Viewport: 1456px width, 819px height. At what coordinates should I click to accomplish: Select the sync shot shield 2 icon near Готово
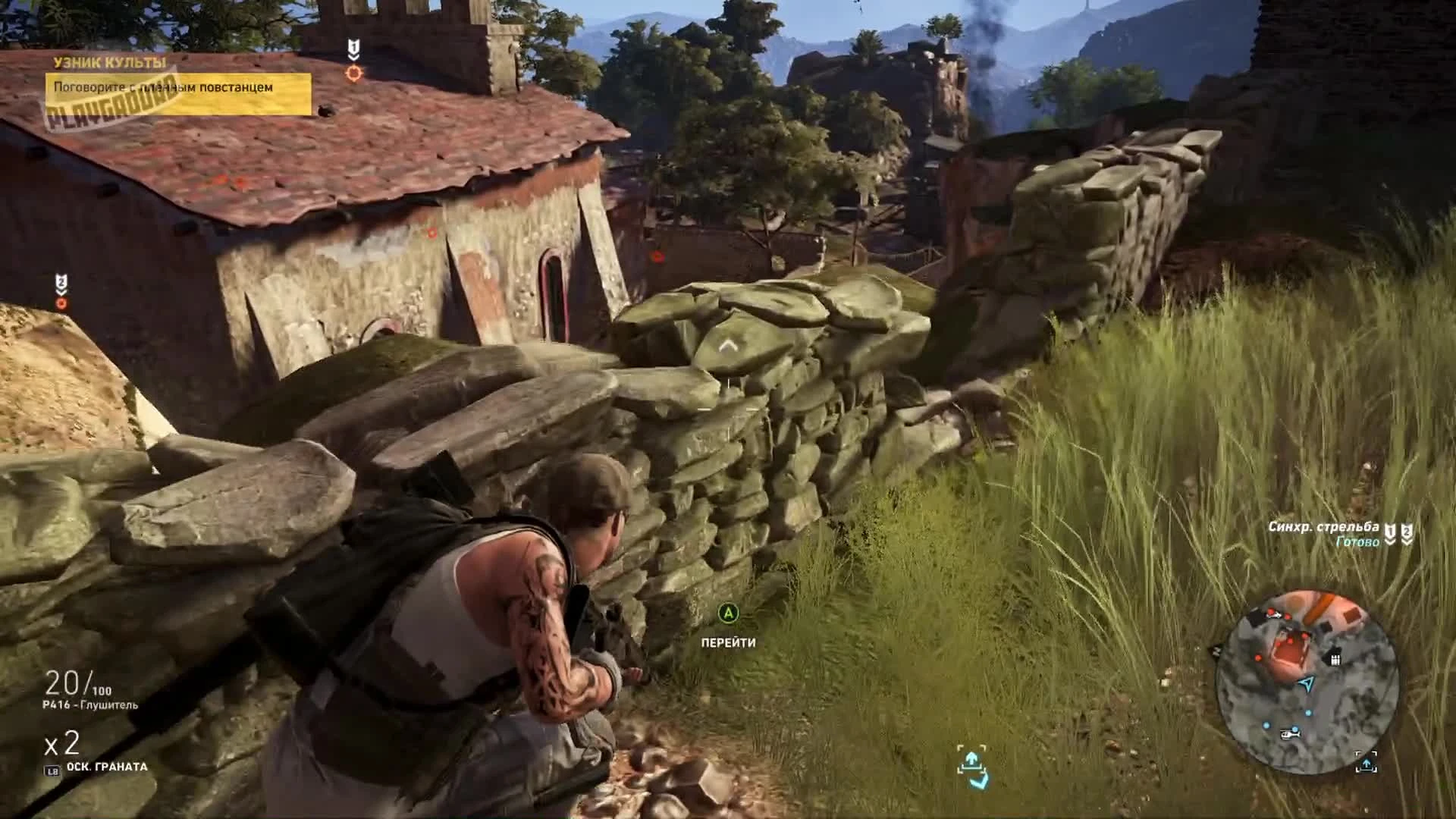tap(1407, 534)
